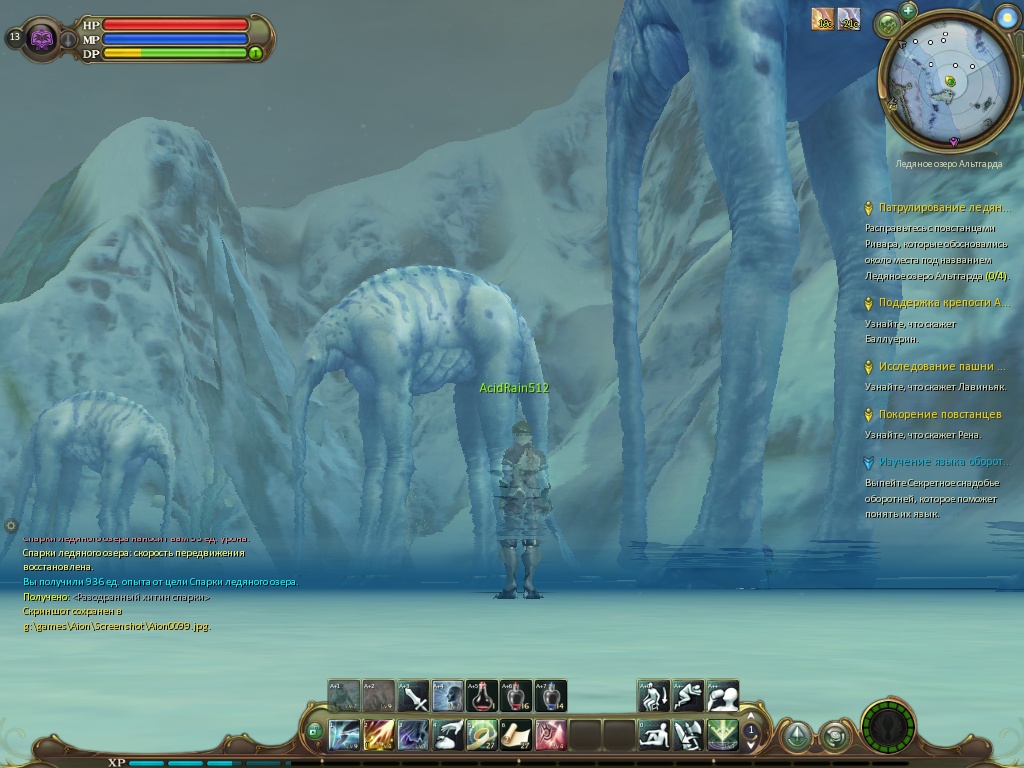Click the green plus button above minimap
Image resolution: width=1024 pixels, height=768 pixels.
(908, 10)
